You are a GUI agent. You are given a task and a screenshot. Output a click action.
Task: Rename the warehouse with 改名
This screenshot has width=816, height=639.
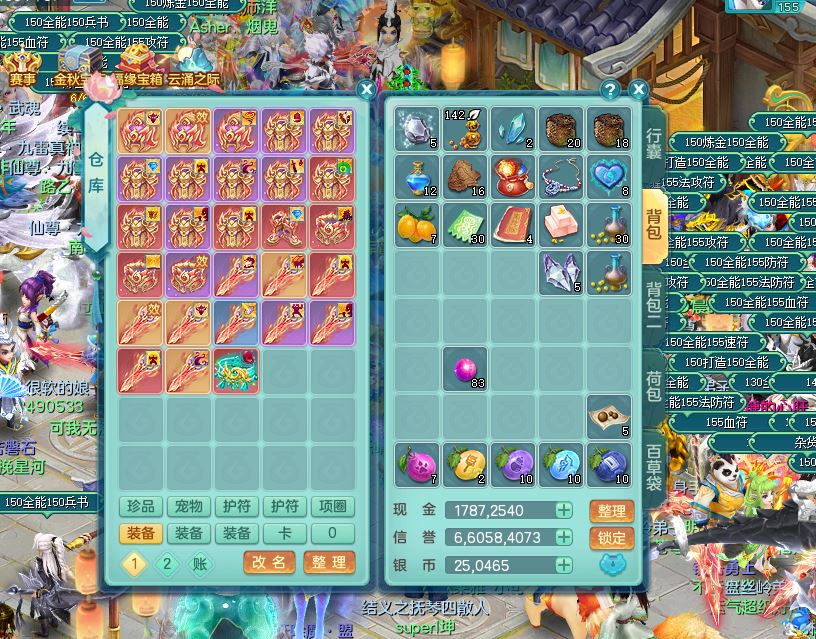click(x=268, y=562)
